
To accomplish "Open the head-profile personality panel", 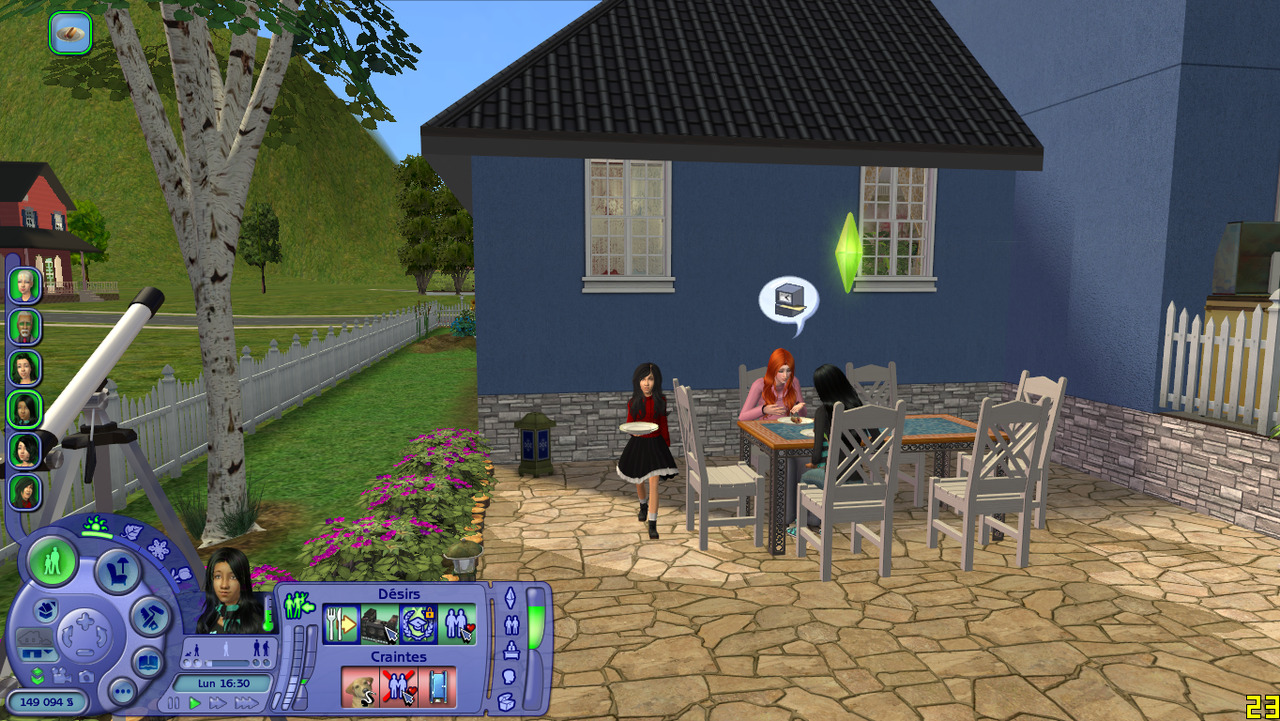I will [508, 677].
